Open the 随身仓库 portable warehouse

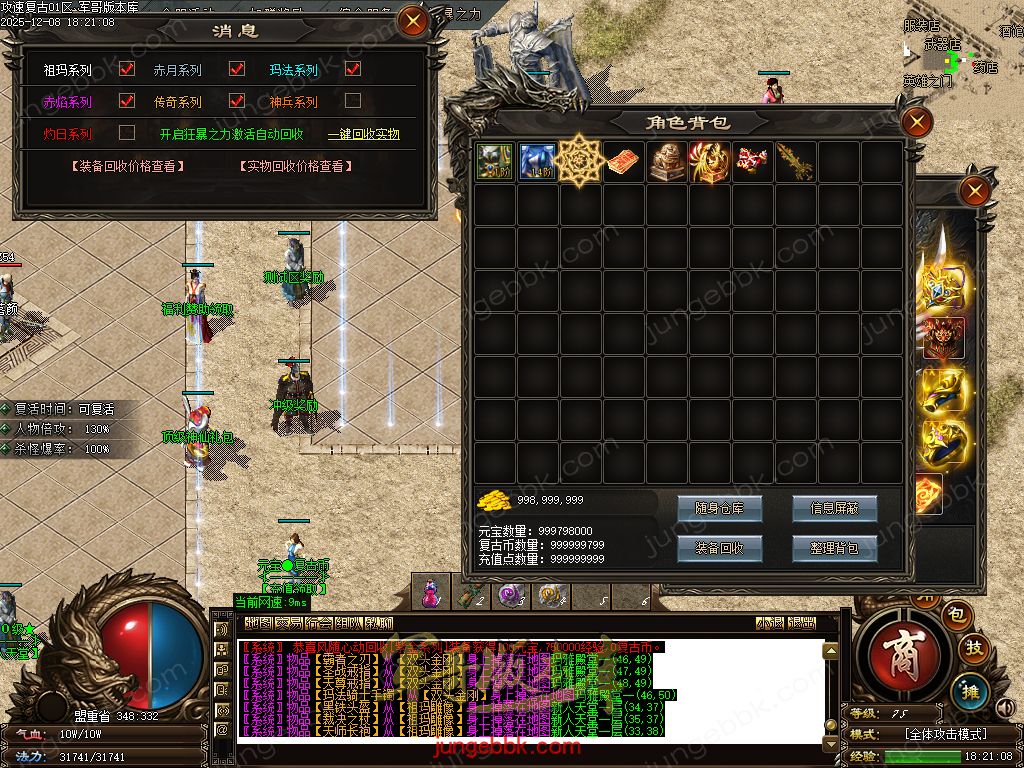tap(719, 508)
